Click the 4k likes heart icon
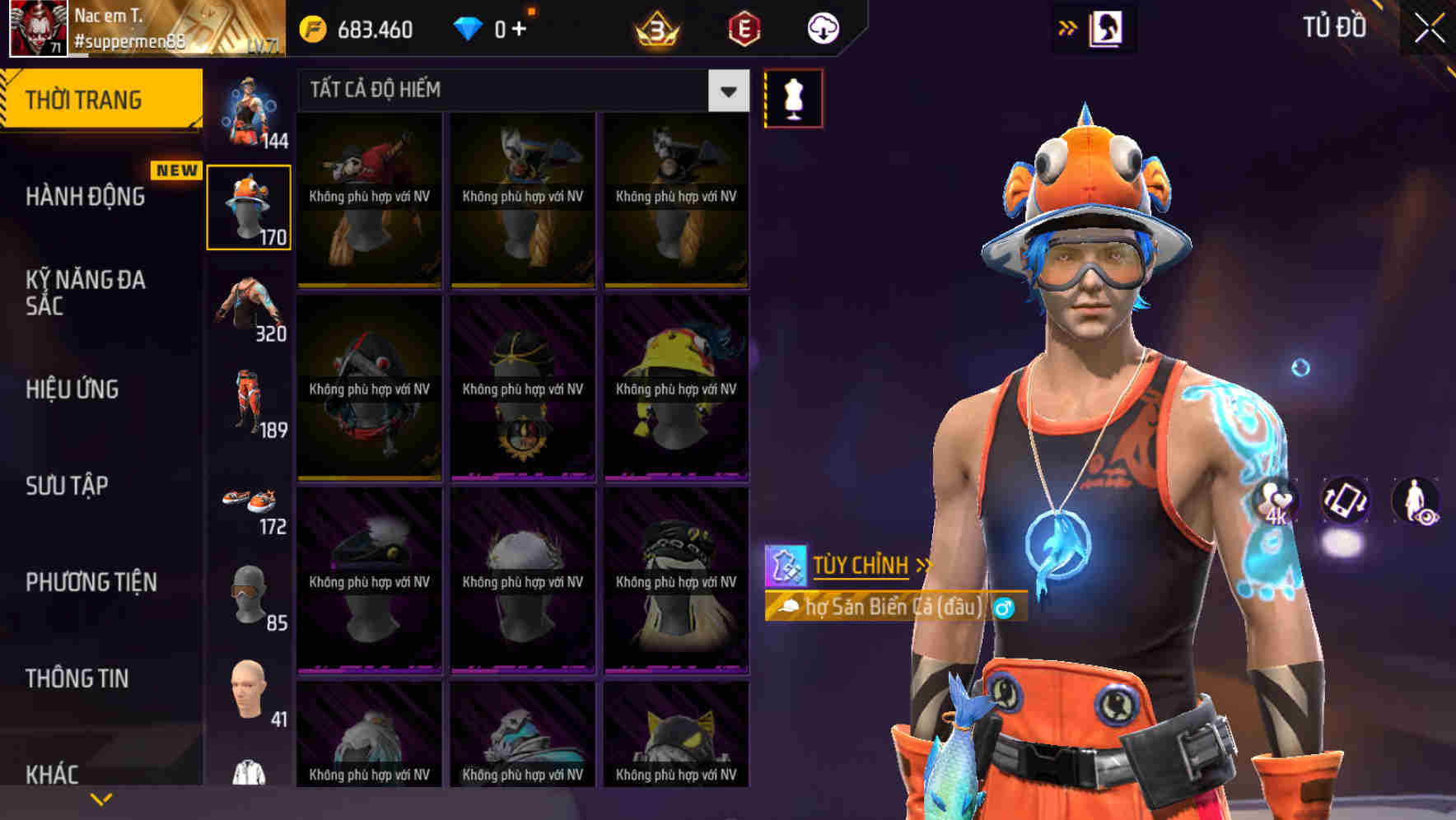Image resolution: width=1456 pixels, height=820 pixels. tap(1275, 503)
